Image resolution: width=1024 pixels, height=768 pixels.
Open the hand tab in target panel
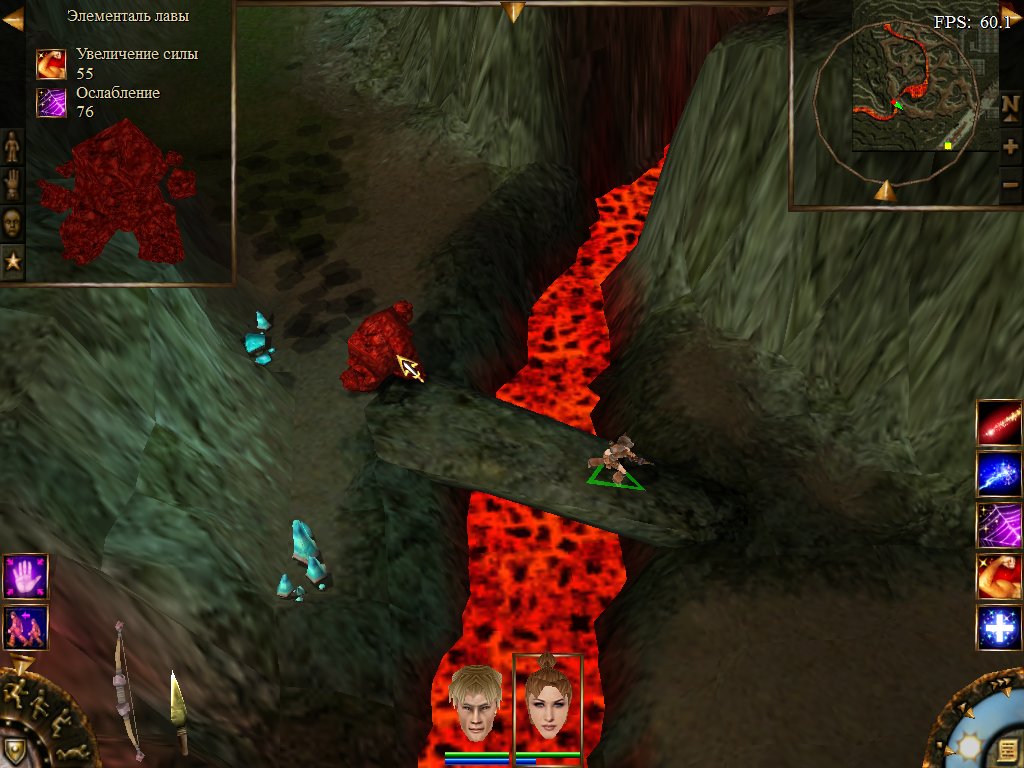12,185
